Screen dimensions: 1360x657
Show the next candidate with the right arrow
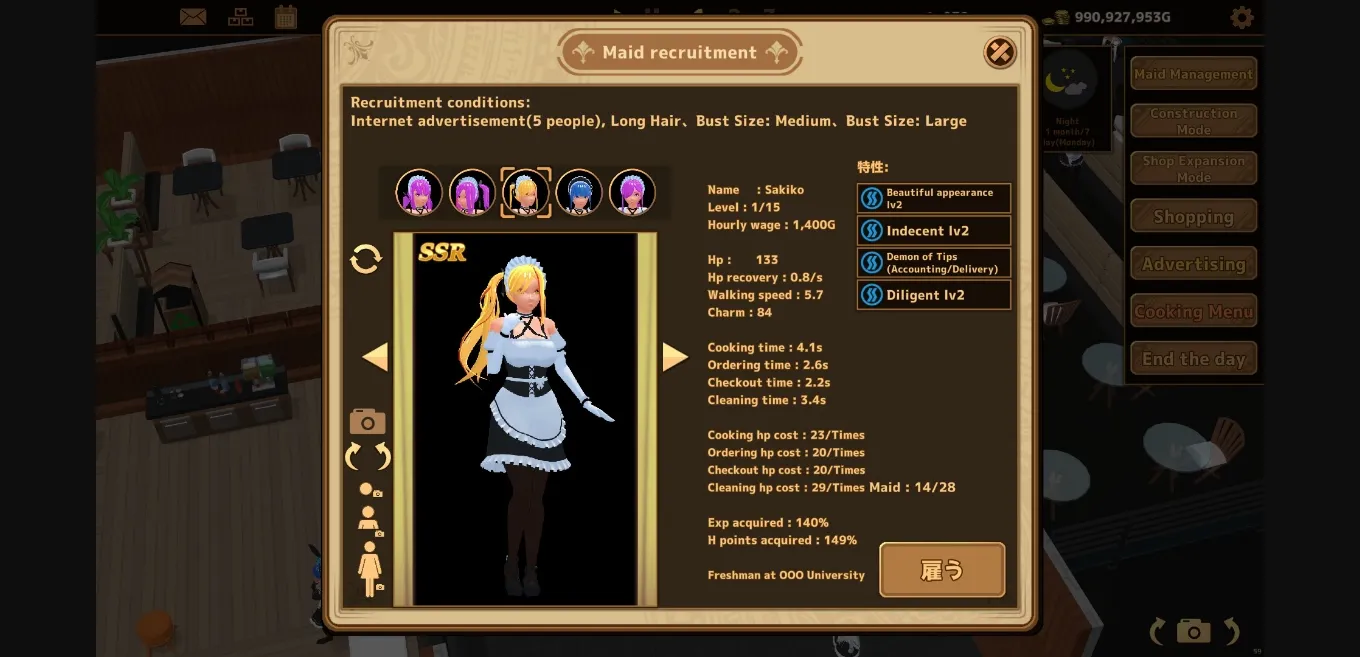(x=675, y=357)
